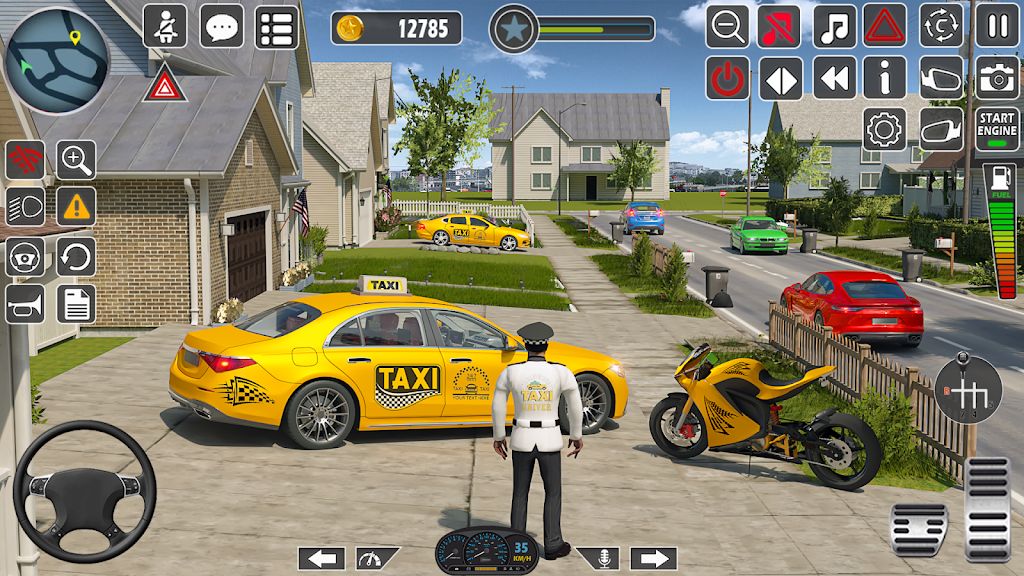Click the zoom-in magnifier button
Viewport: 1024px width, 576px height.
point(76,158)
